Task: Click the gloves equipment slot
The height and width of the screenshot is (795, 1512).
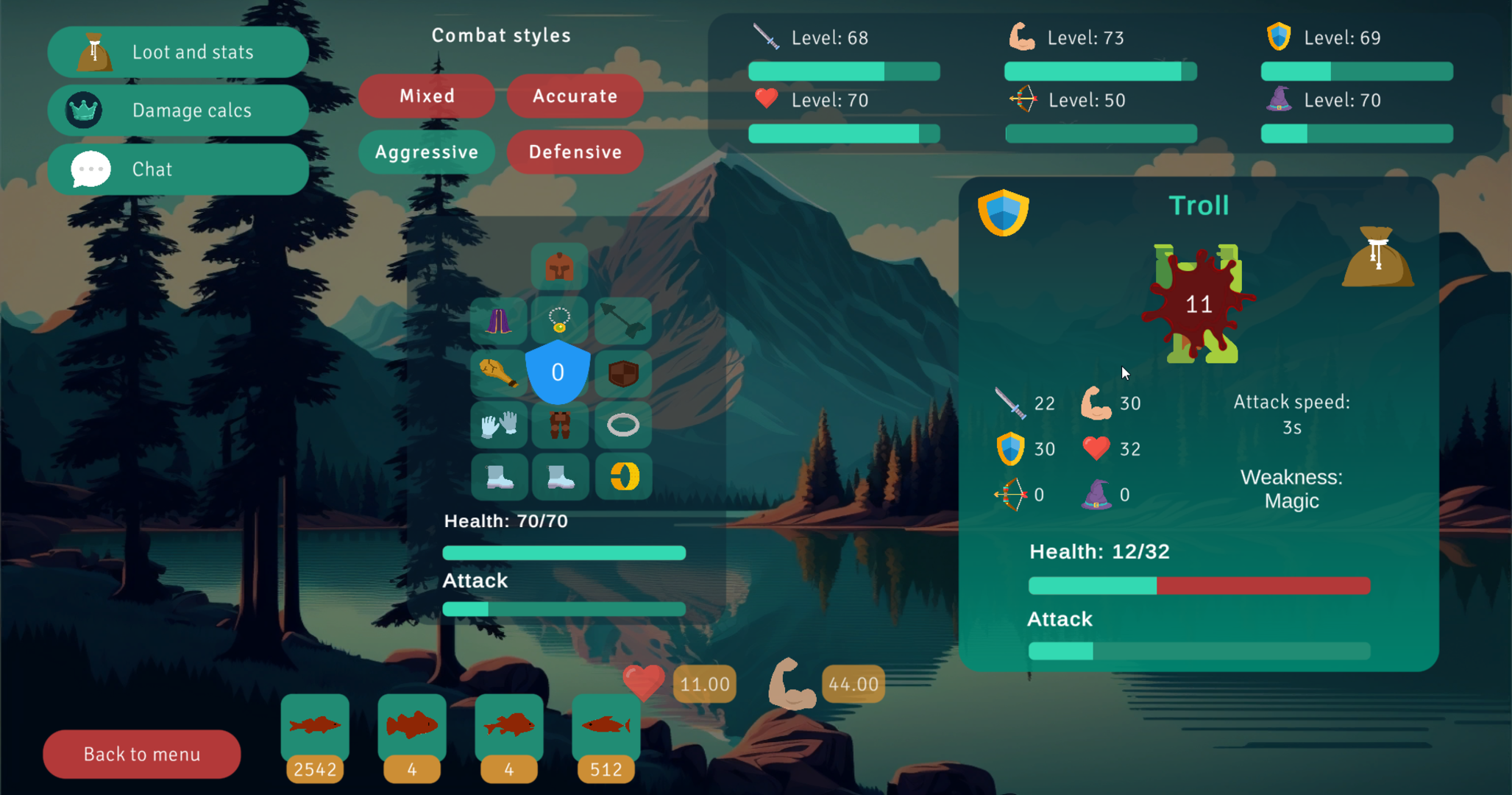Action: point(499,425)
